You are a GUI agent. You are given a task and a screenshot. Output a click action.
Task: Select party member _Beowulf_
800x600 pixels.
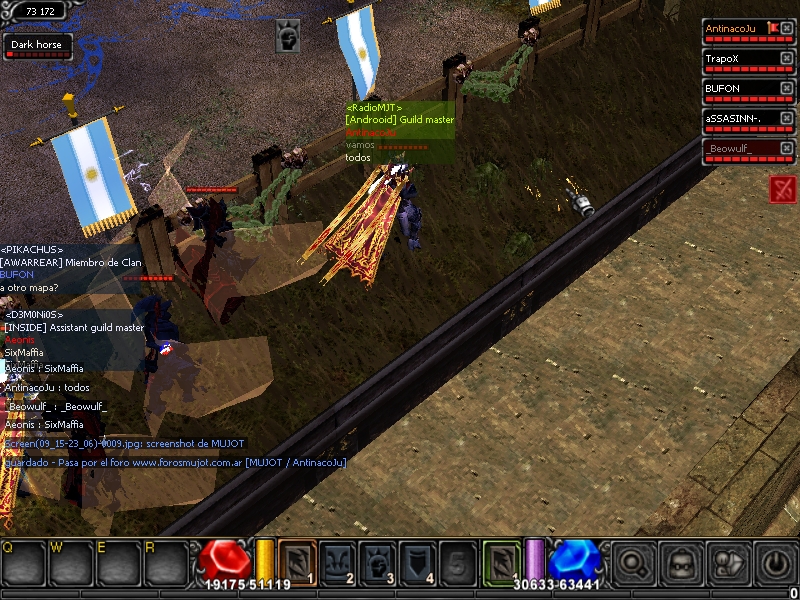(x=740, y=149)
